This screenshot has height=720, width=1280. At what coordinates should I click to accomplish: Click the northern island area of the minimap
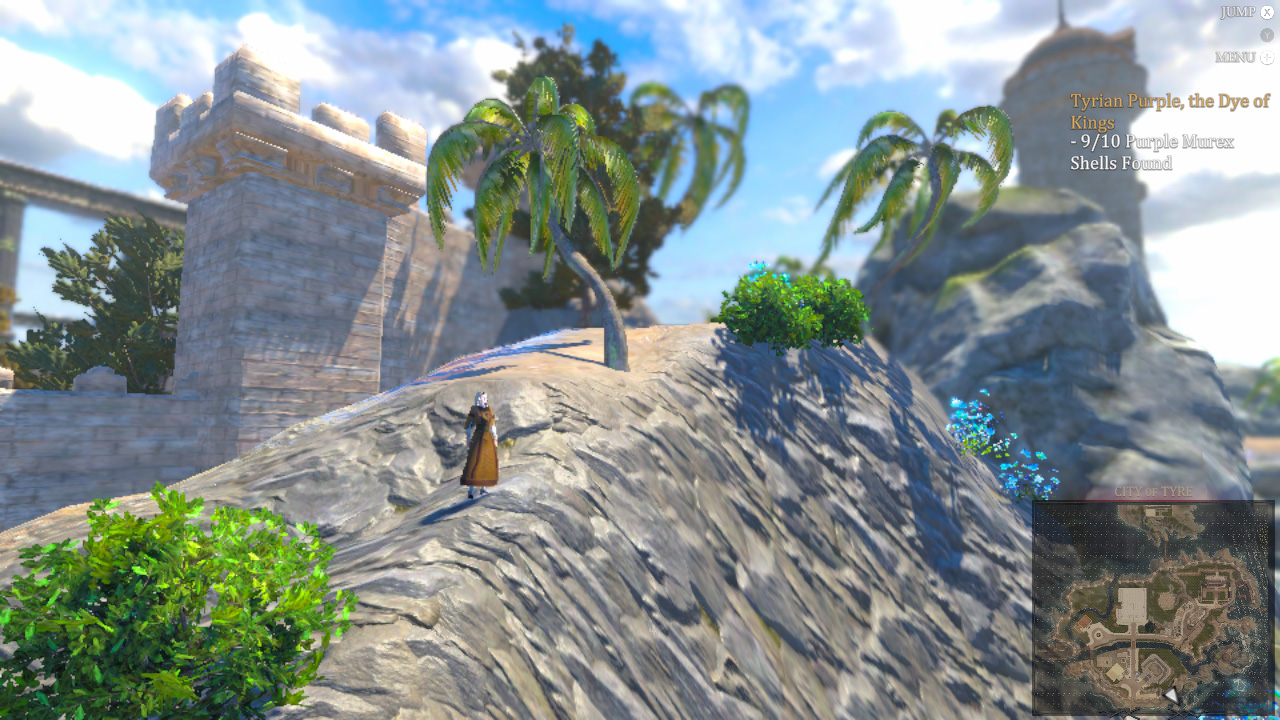point(1157,515)
